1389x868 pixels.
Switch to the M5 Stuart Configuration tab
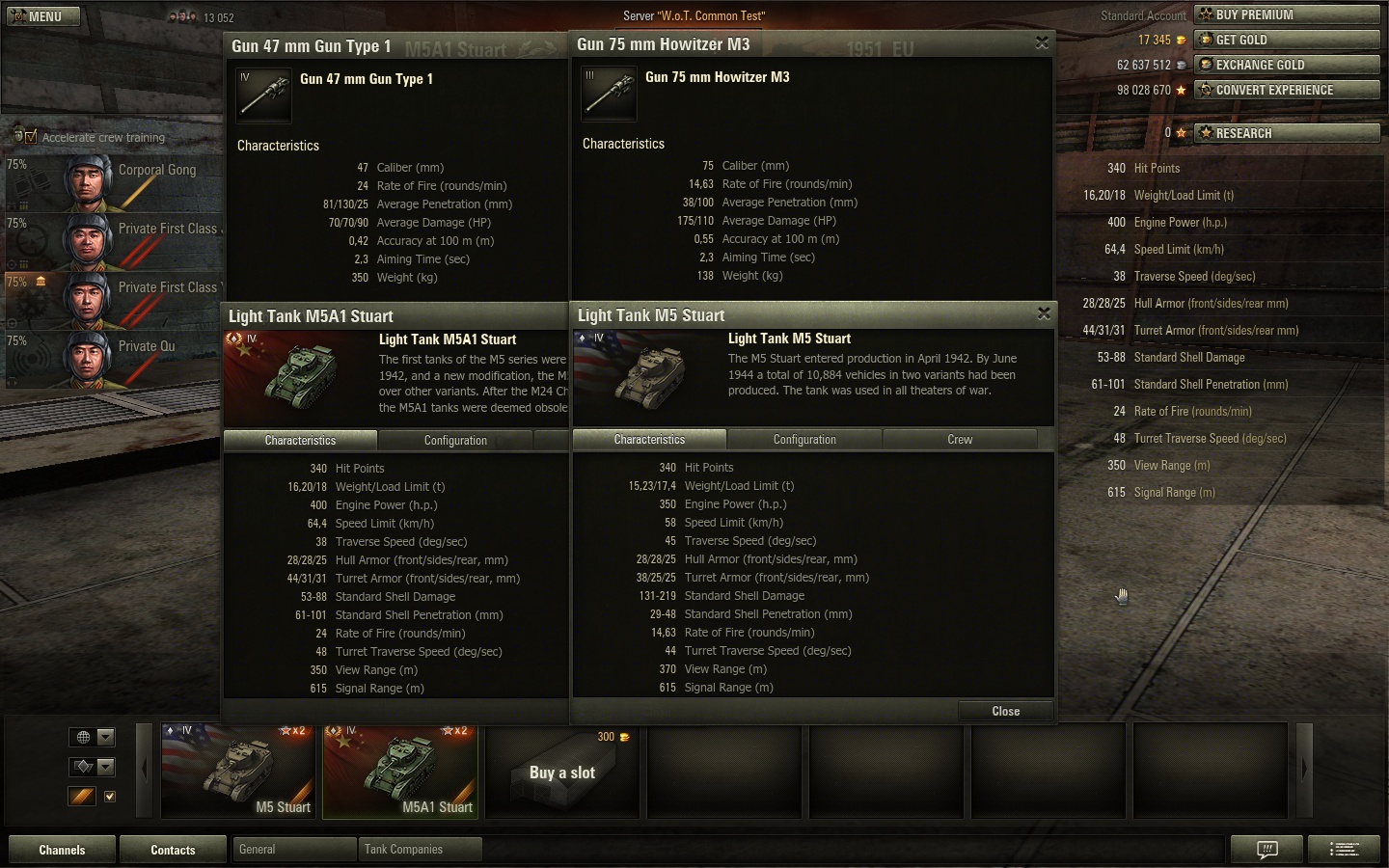pos(804,440)
